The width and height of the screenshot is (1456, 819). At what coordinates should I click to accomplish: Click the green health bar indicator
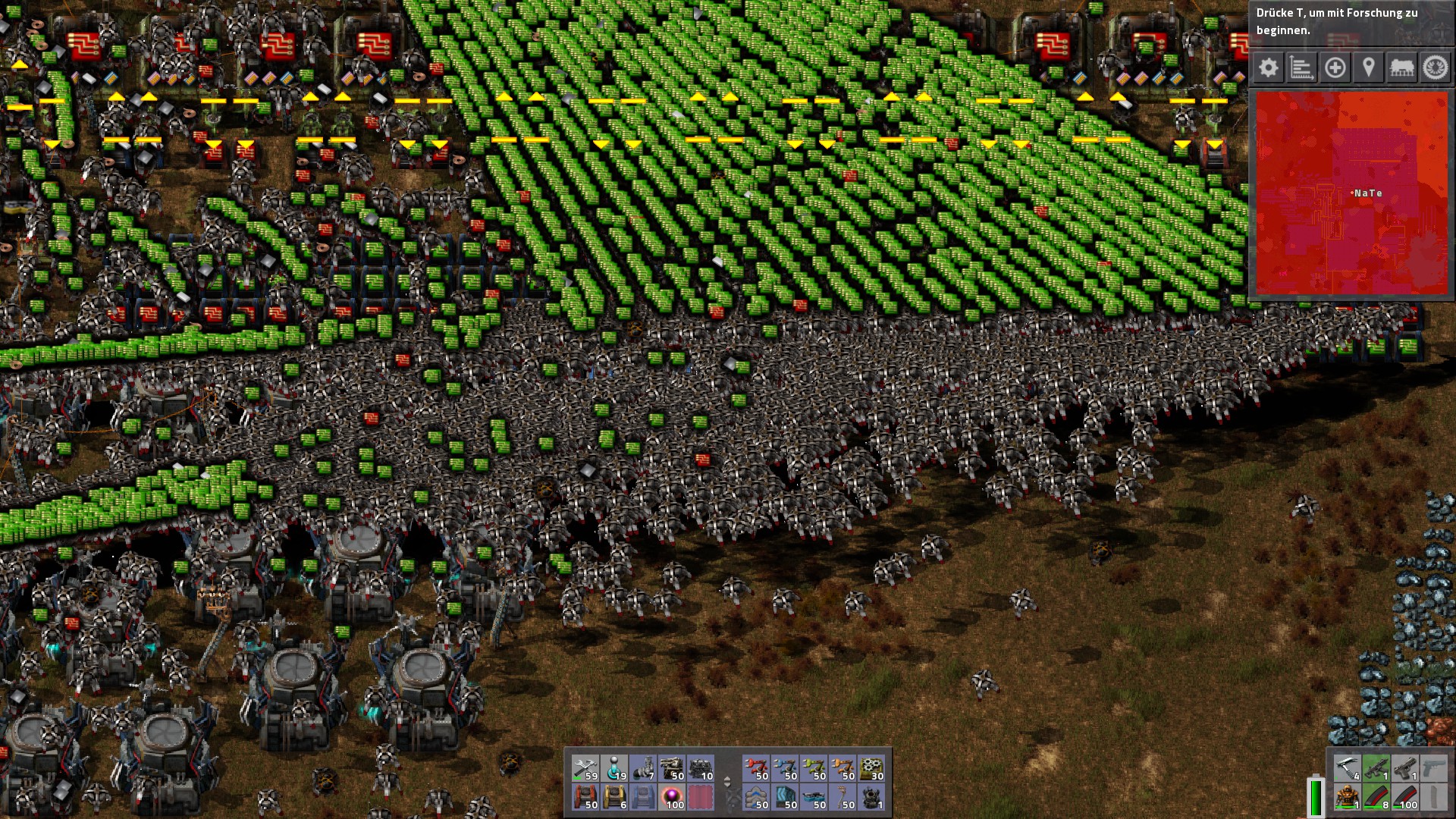click(x=1316, y=796)
